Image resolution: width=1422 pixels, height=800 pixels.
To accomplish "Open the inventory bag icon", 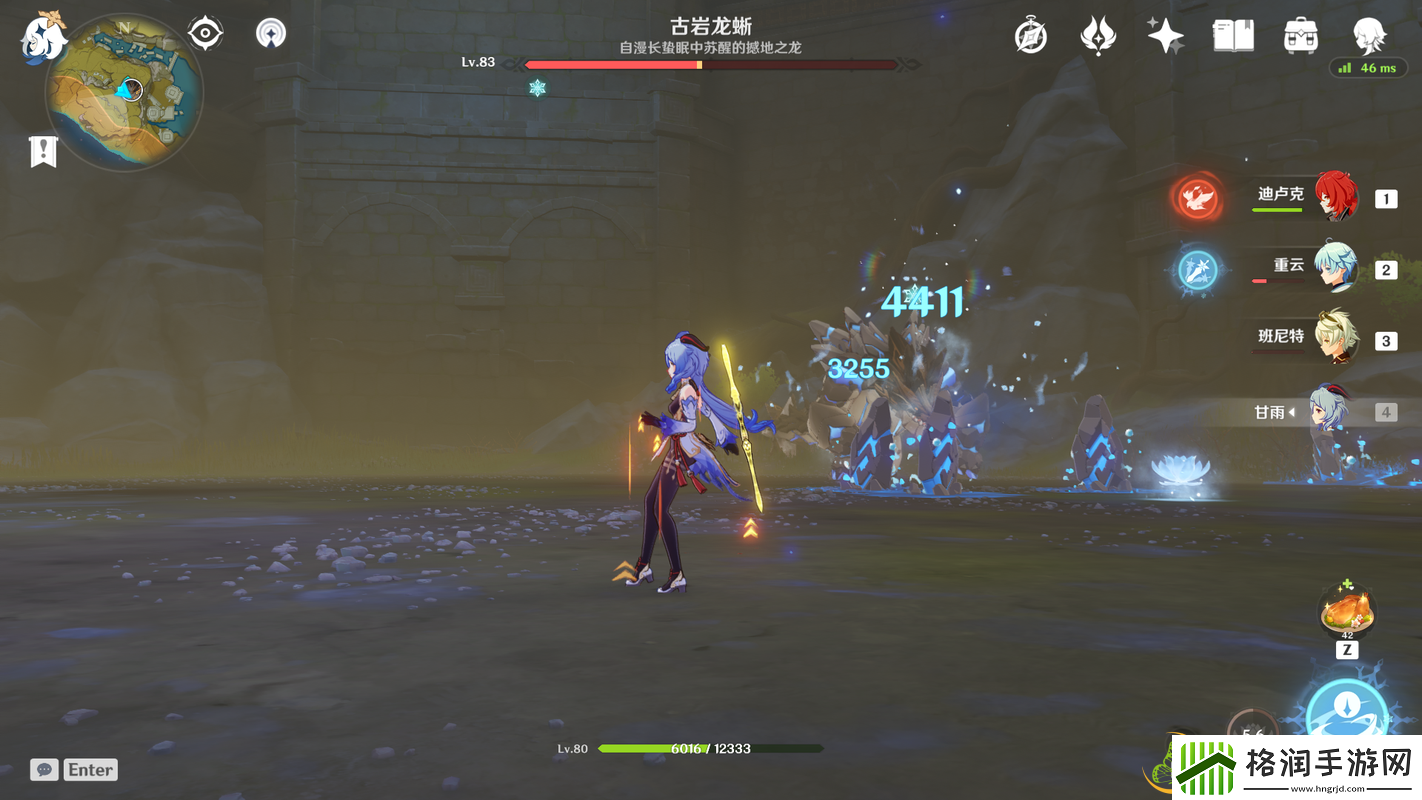I will point(1301,33).
